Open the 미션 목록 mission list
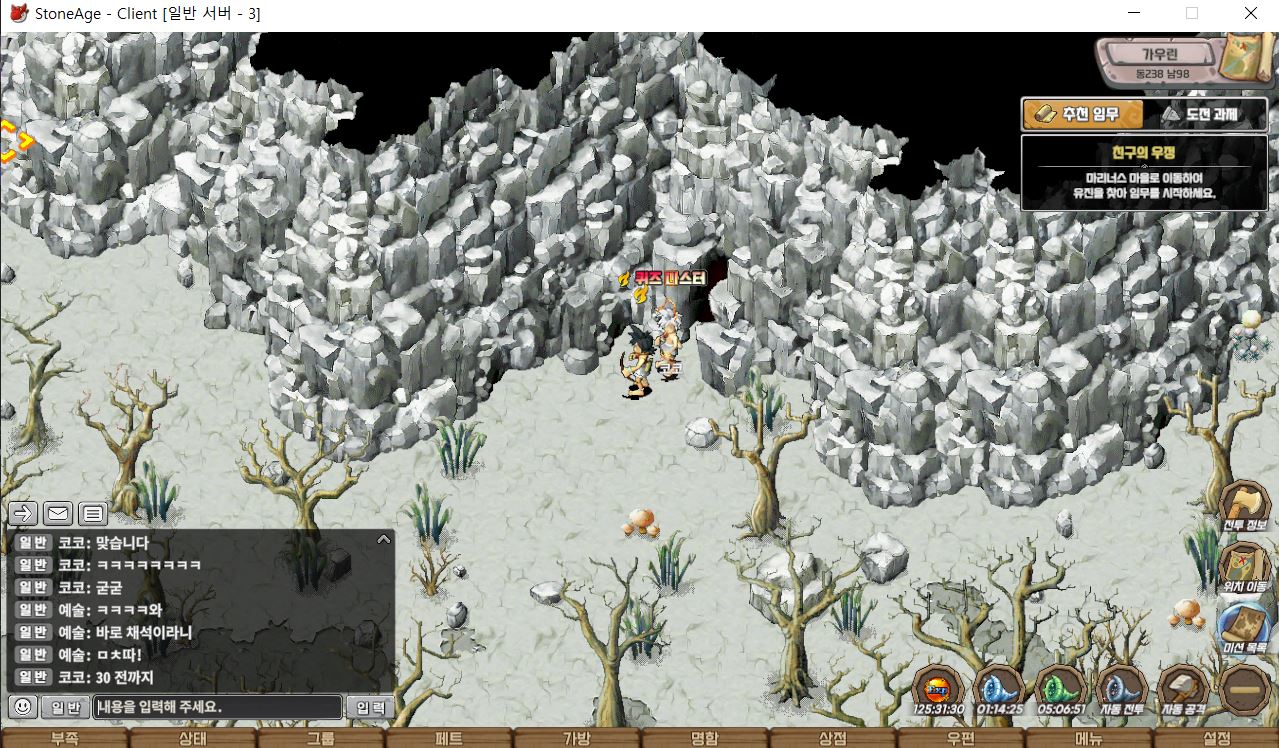This screenshot has height=748, width=1279. (x=1244, y=626)
